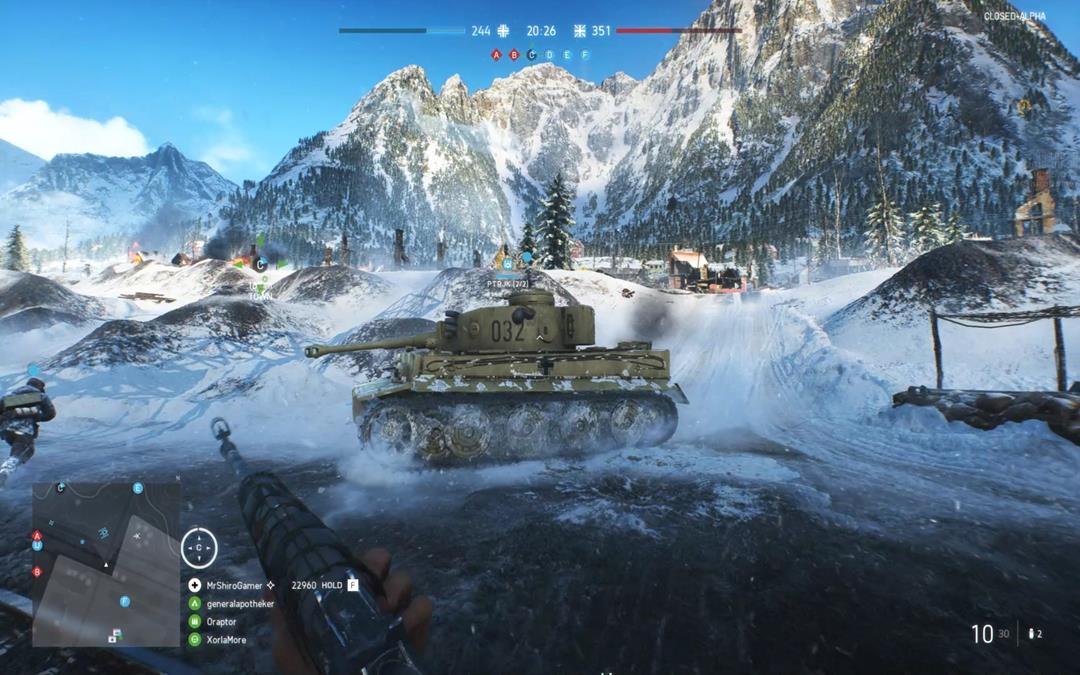
Task: Select objective C in the top flag row
Action: 531,55
